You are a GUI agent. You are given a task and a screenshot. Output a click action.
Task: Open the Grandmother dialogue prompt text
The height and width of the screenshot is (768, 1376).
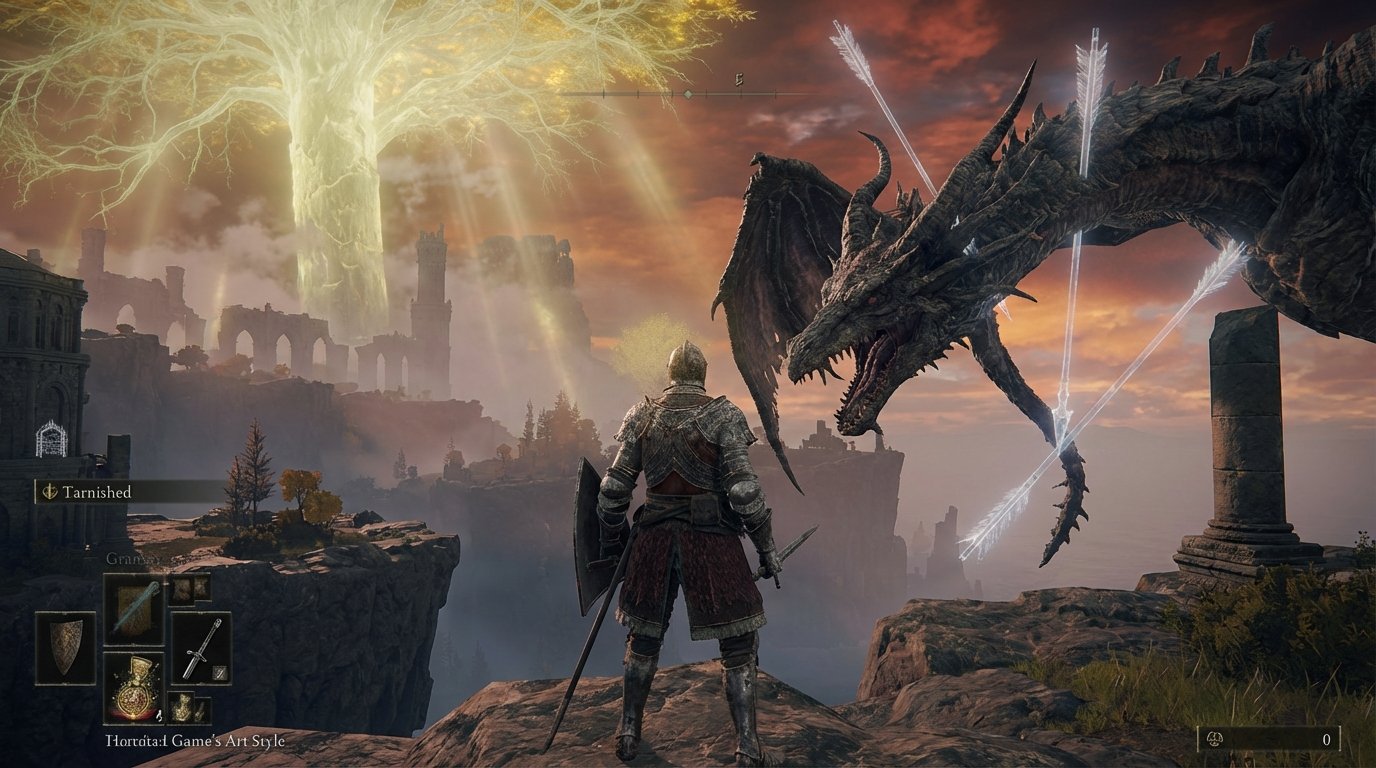(133, 558)
